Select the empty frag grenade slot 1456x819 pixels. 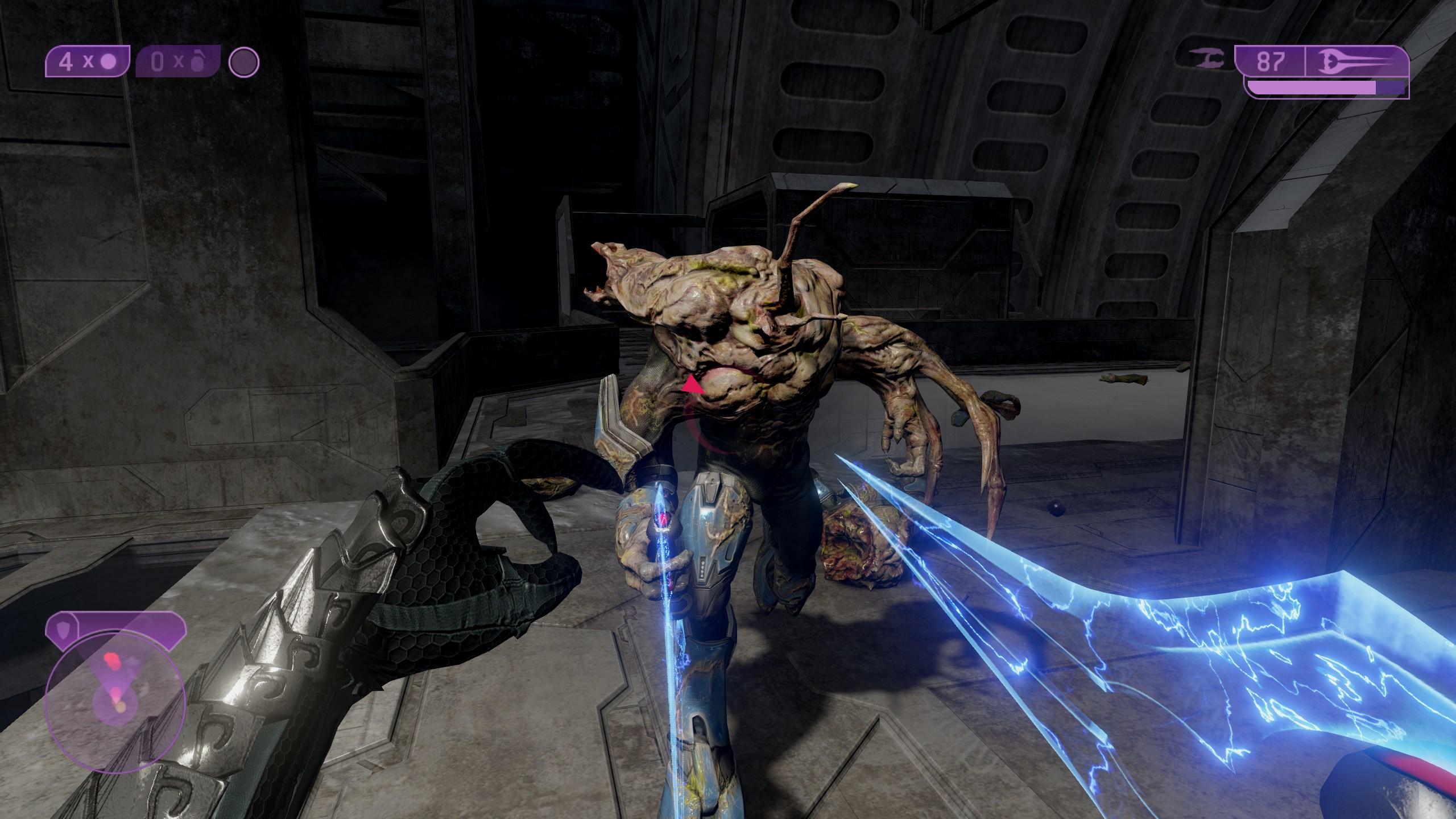tap(177, 62)
